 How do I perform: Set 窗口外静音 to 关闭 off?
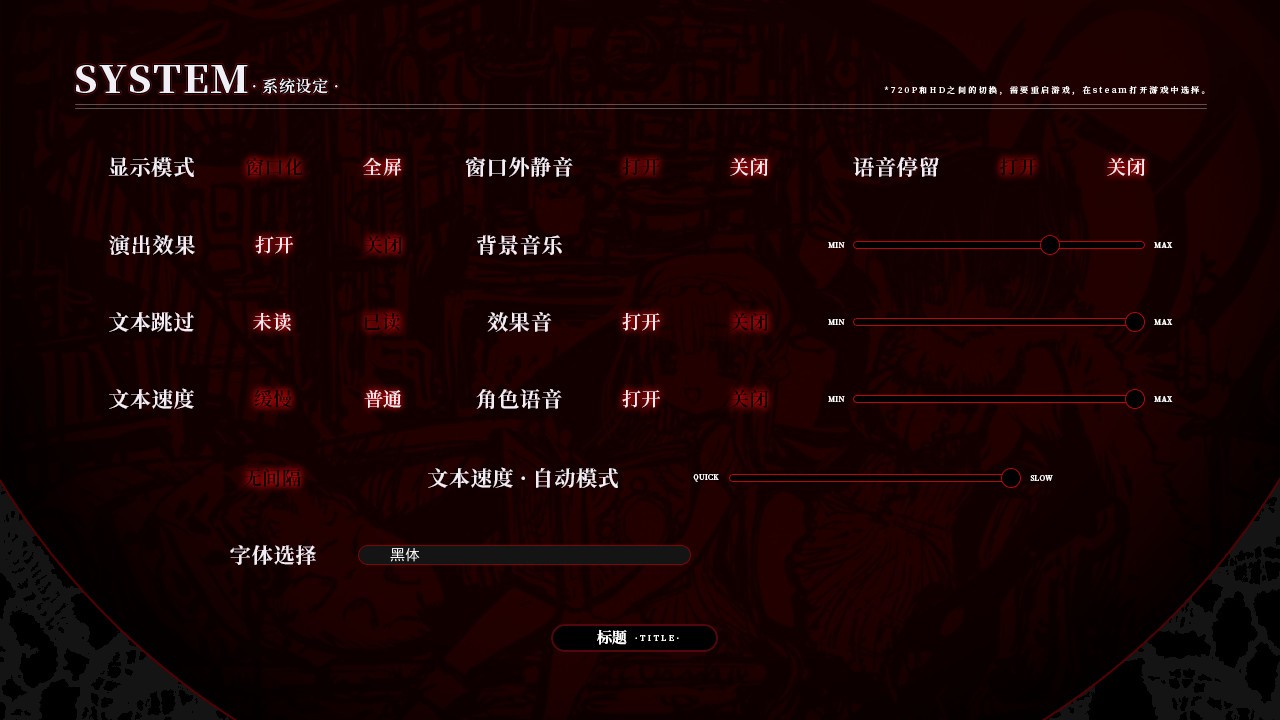click(750, 167)
